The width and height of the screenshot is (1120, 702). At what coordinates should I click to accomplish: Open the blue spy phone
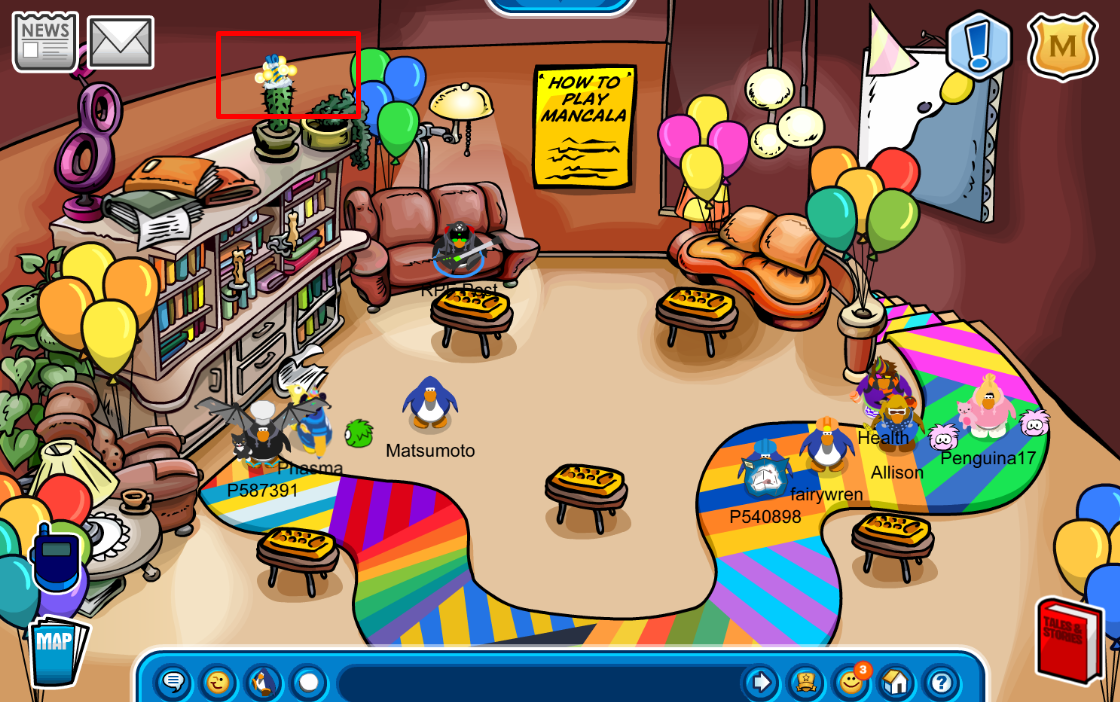click(x=55, y=558)
